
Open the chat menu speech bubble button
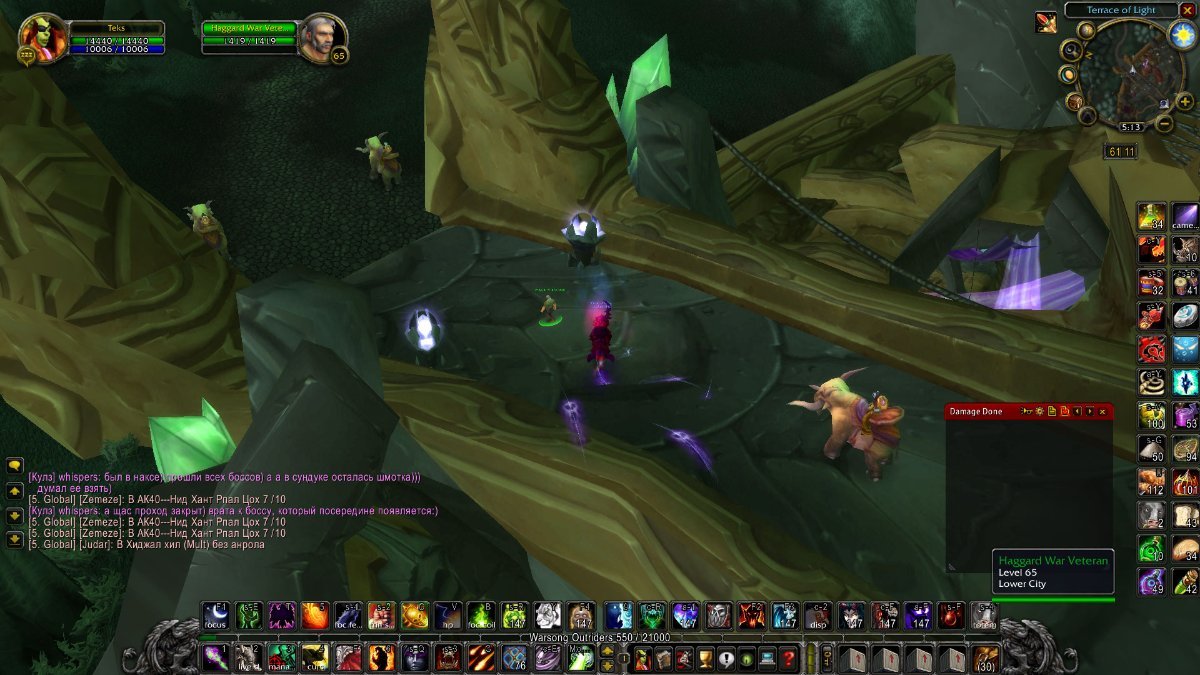tap(15, 465)
